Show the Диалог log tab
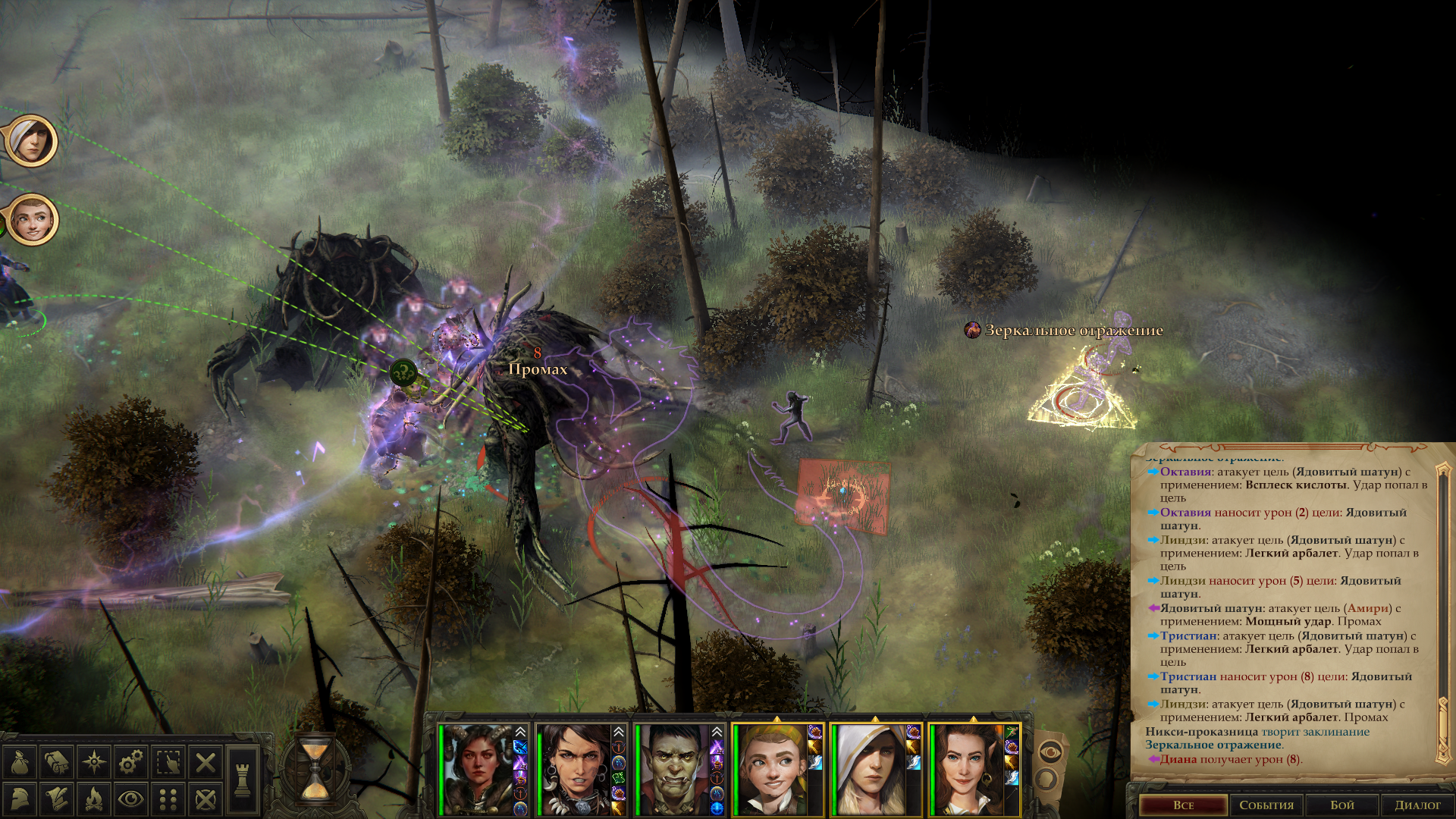The height and width of the screenshot is (819, 1456). pos(1417,805)
